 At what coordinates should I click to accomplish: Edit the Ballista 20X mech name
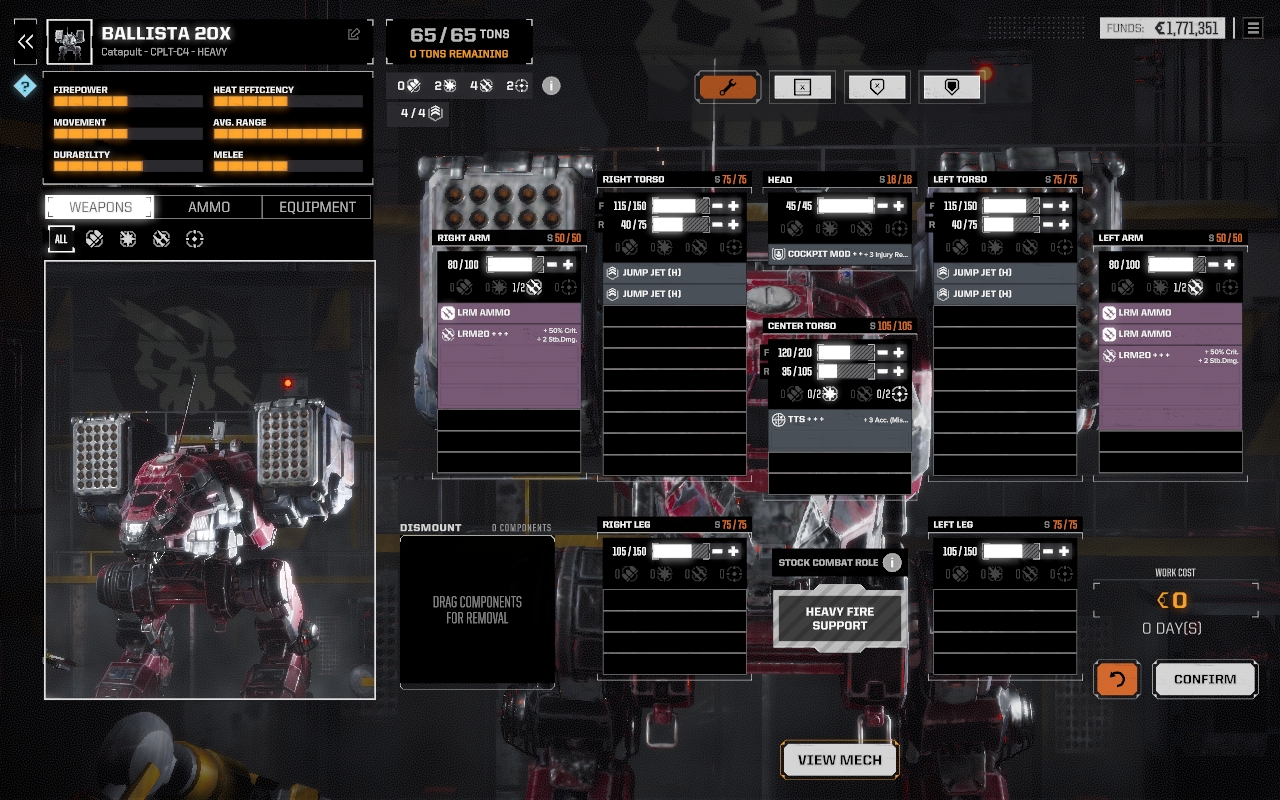coord(354,34)
